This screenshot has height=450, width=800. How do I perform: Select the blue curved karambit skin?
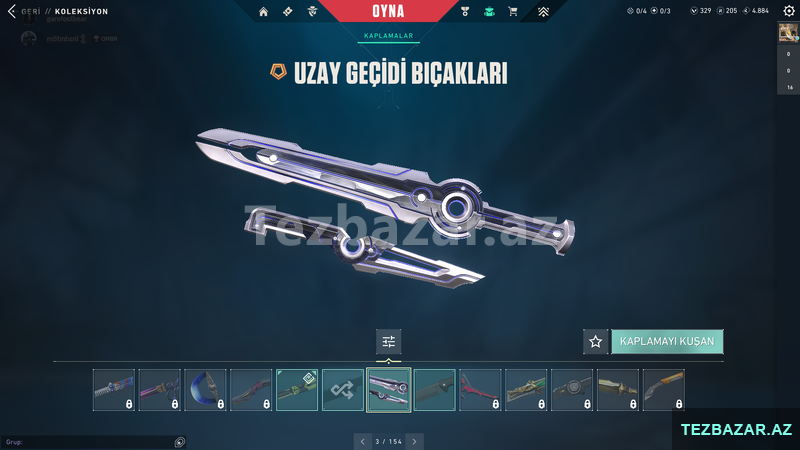205,390
